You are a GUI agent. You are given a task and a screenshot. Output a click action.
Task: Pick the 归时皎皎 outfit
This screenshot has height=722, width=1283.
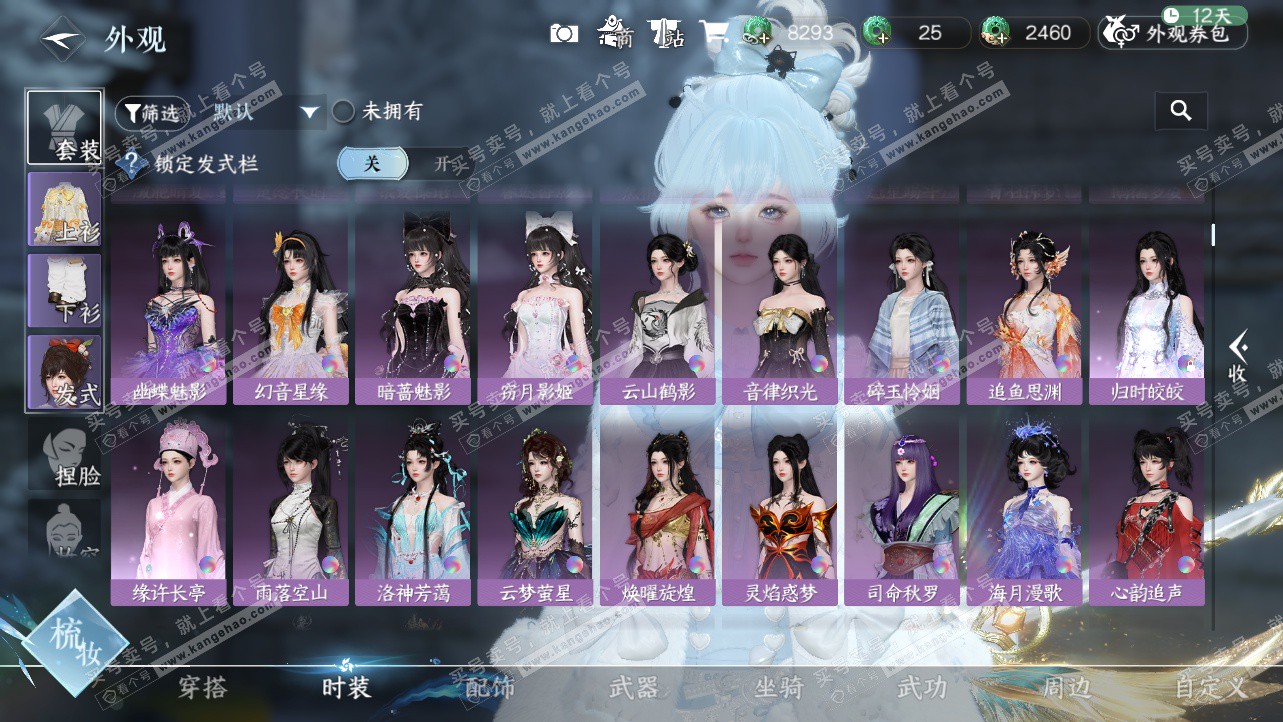tap(1147, 310)
